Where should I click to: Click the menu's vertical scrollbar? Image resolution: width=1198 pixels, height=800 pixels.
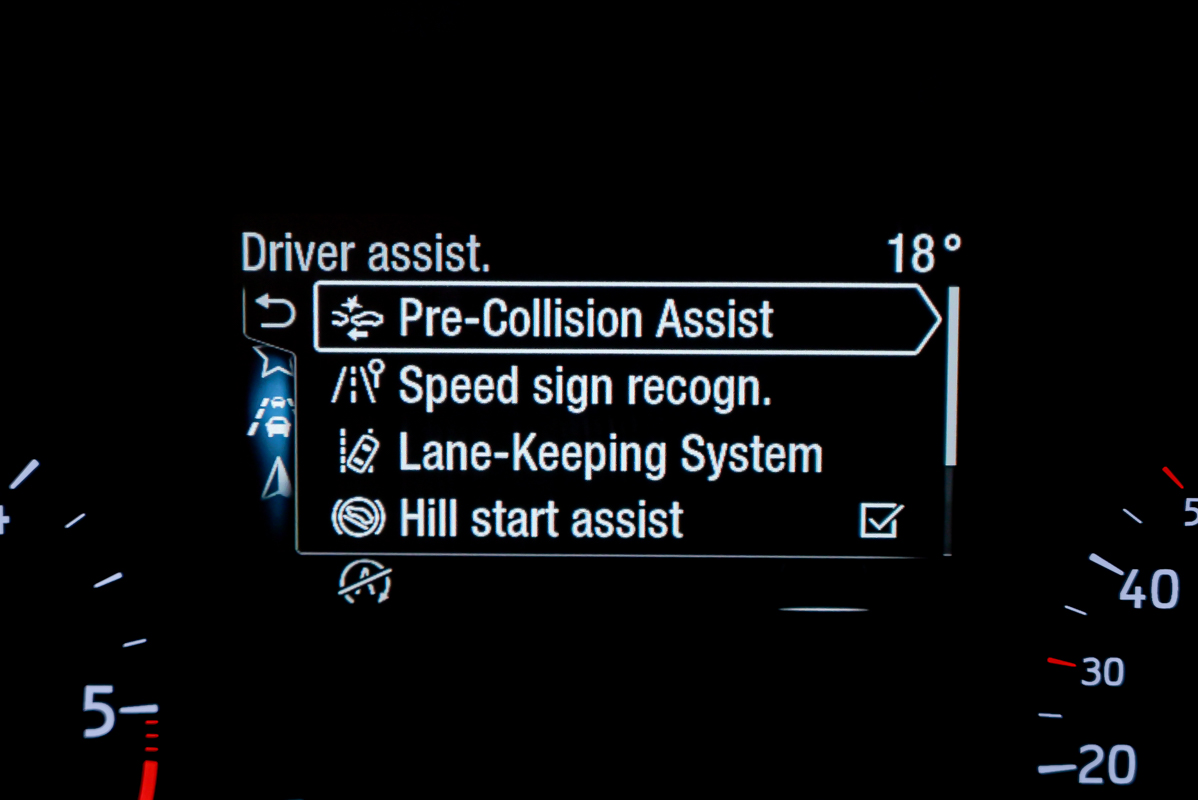(x=952, y=376)
